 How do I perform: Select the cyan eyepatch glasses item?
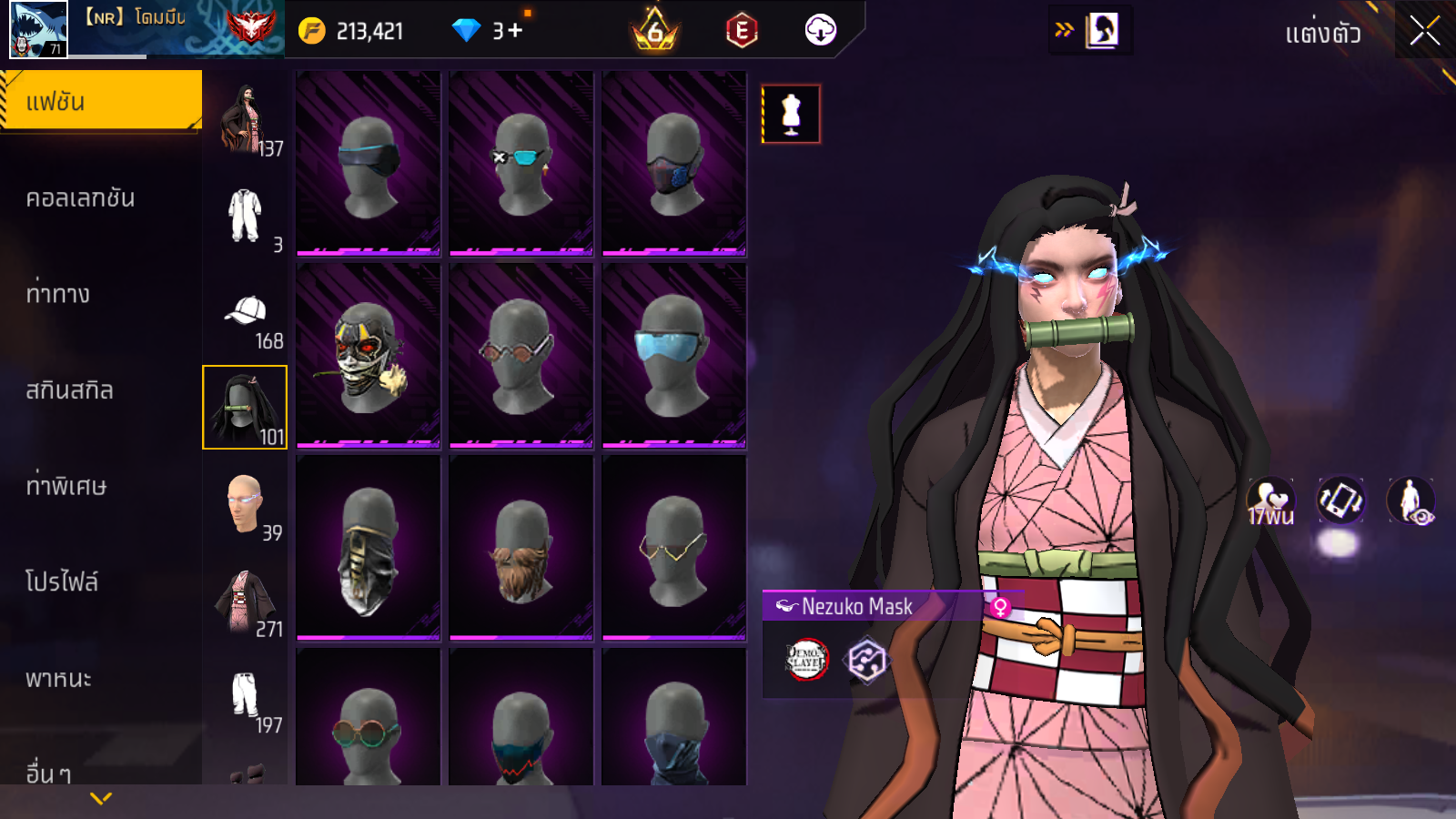pyautogui.click(x=521, y=164)
